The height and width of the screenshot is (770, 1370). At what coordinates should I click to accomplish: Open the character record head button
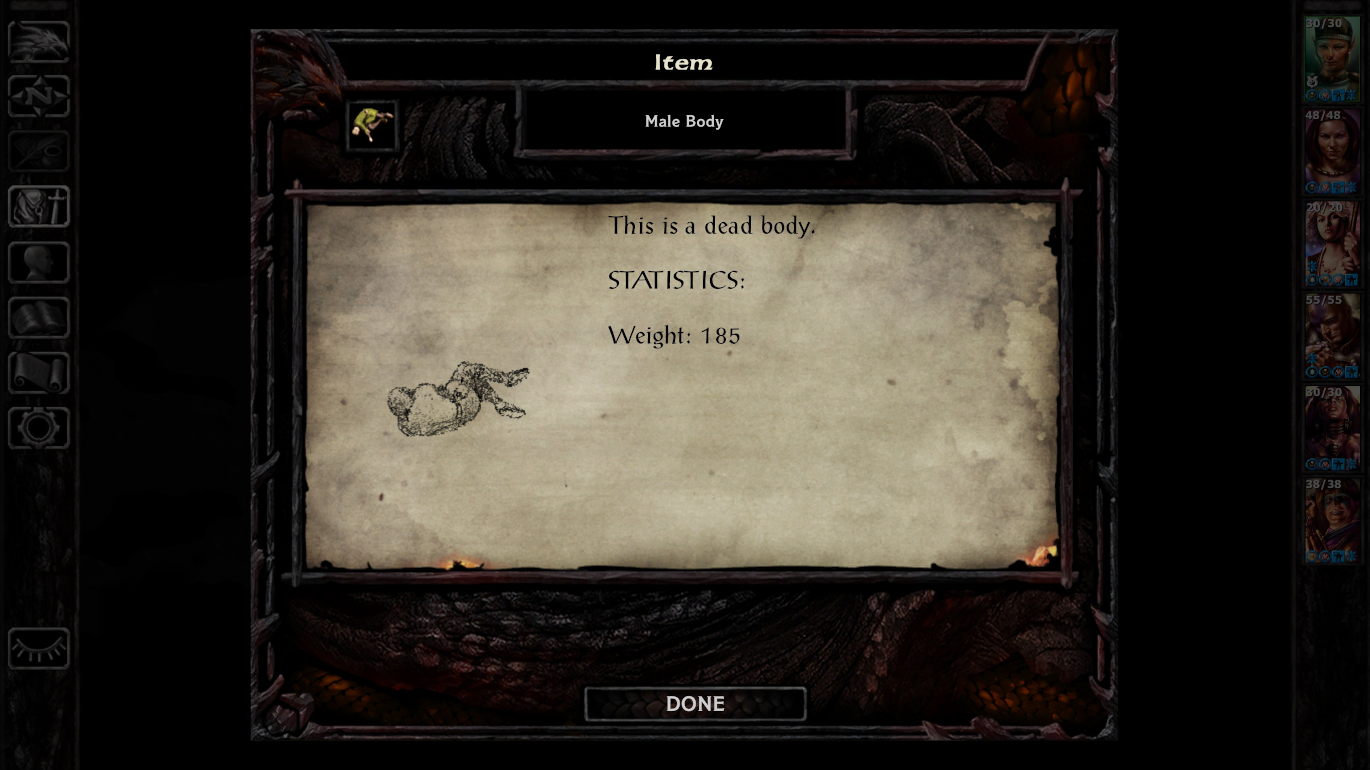click(x=39, y=262)
